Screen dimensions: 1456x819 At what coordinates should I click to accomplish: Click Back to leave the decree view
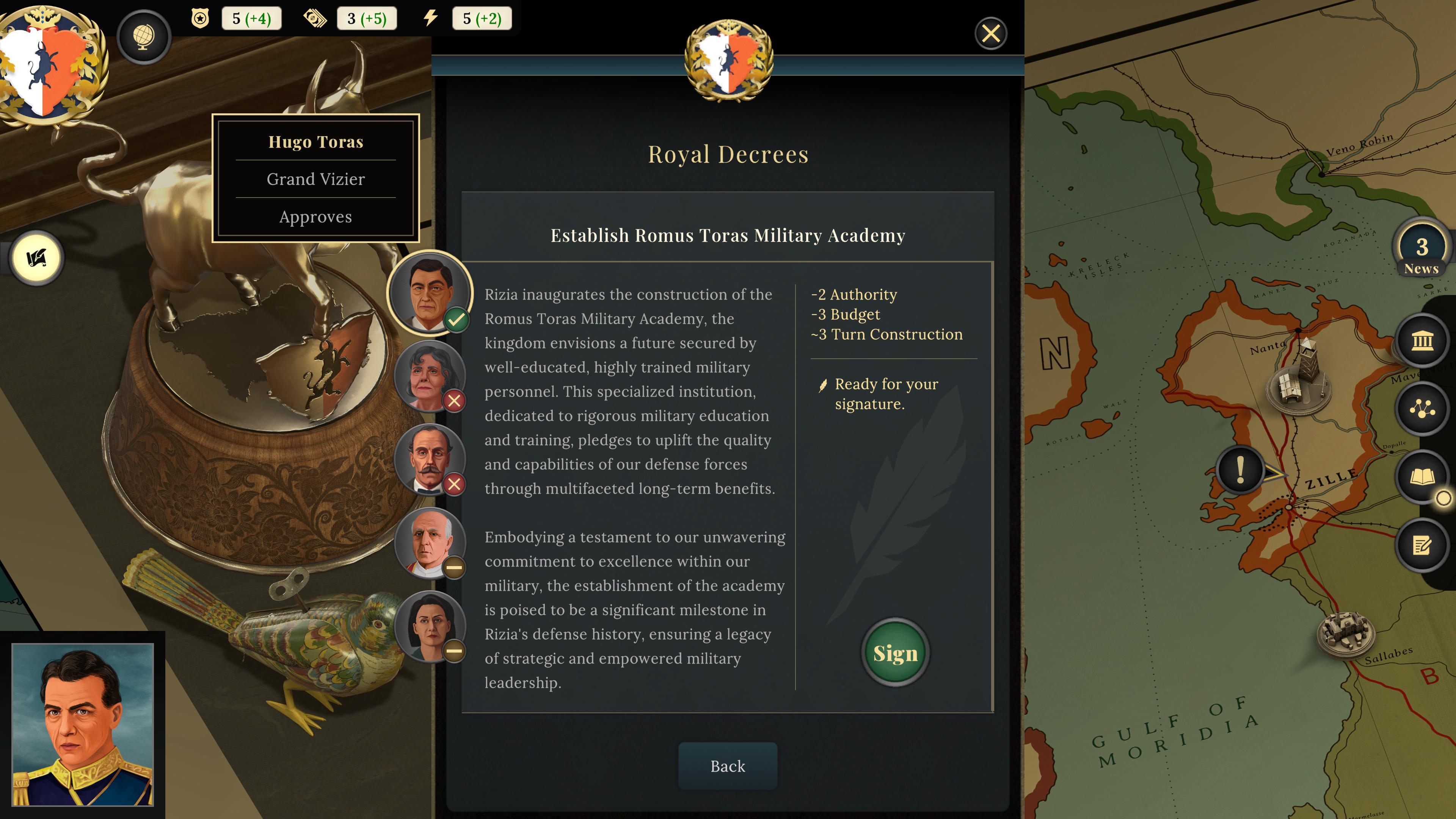(728, 766)
